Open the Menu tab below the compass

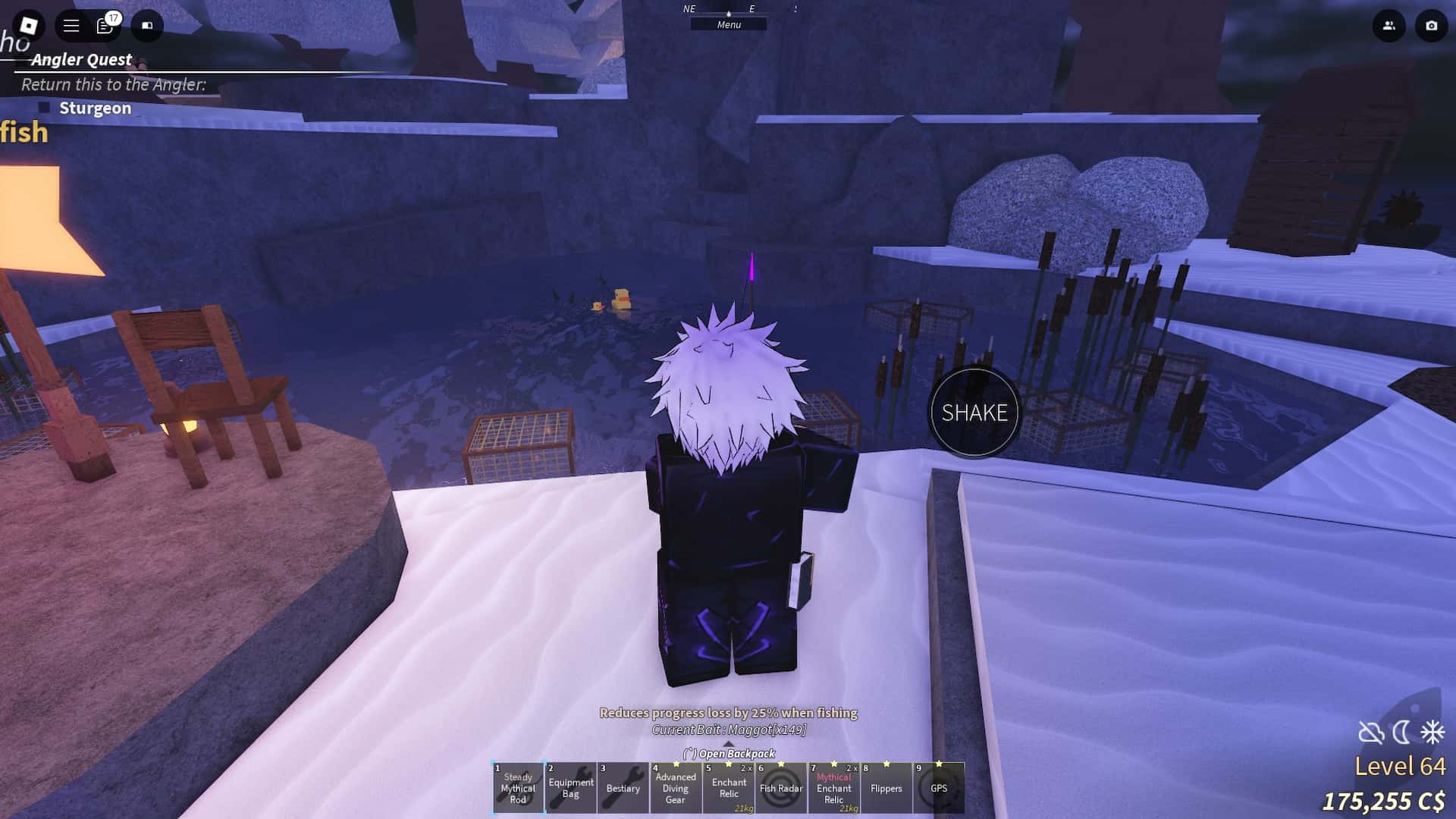coord(729,24)
